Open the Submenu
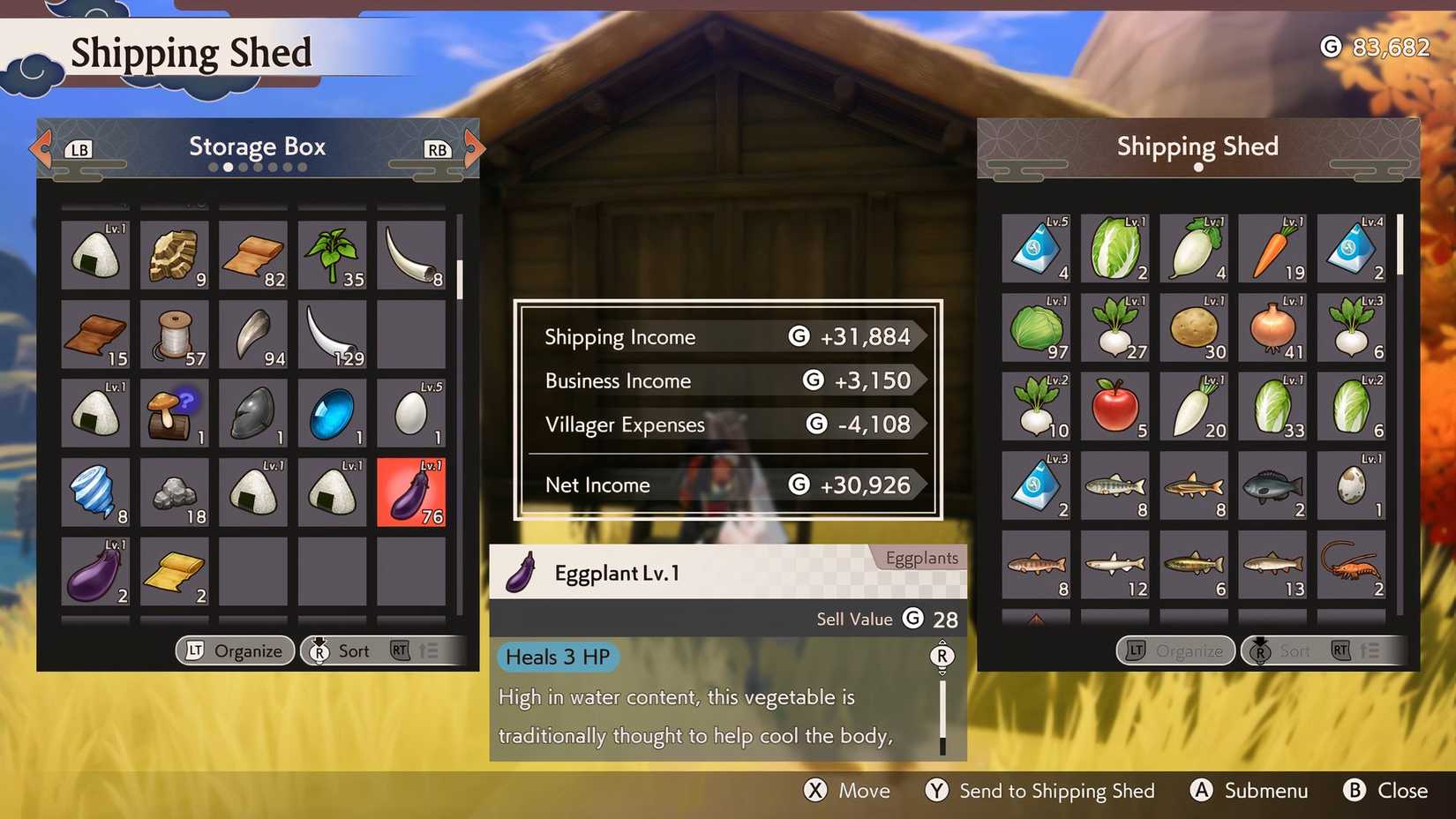1456x819 pixels. 1249,791
